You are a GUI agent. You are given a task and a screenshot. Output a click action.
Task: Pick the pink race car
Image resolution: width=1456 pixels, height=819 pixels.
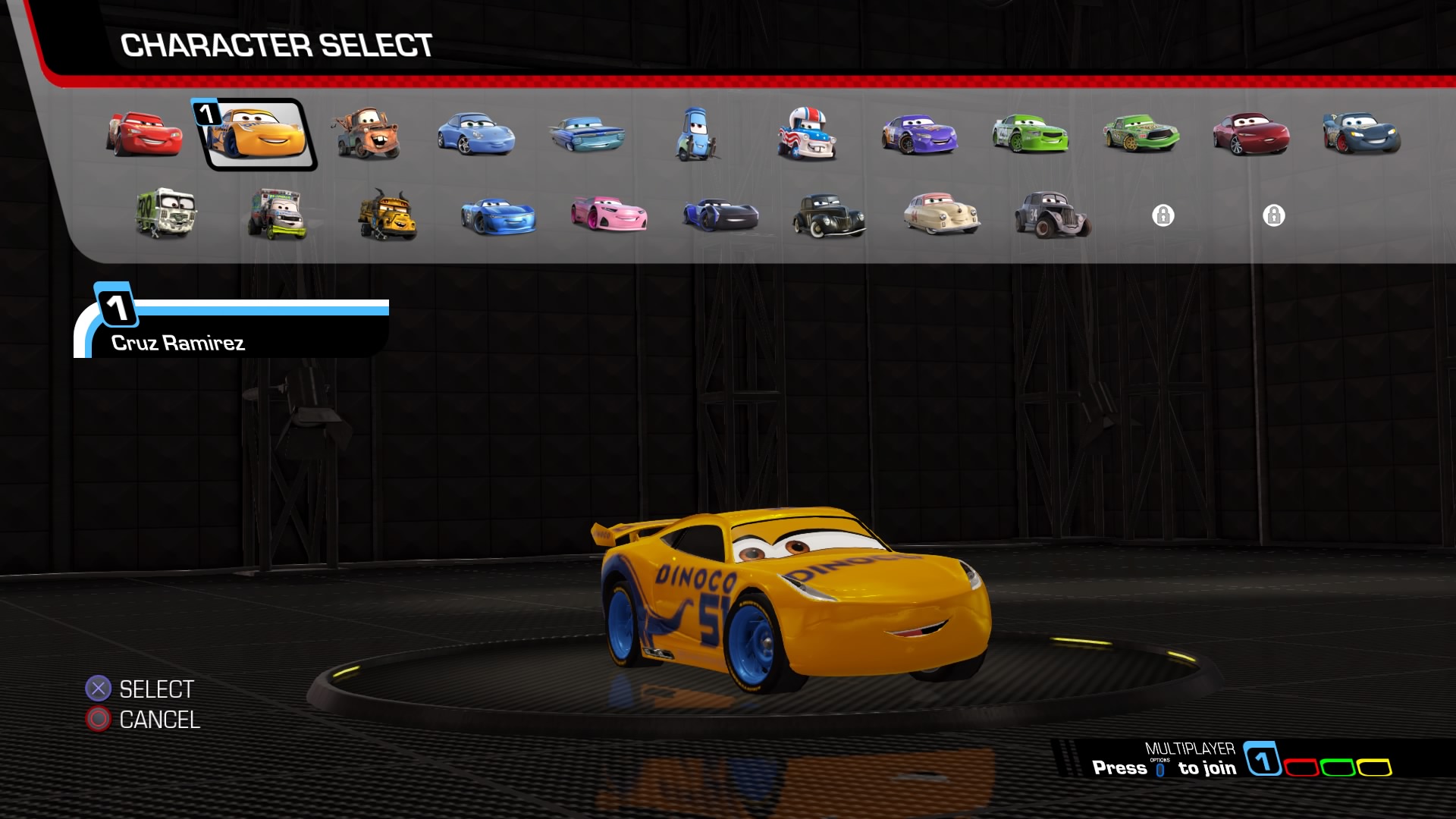[609, 214]
